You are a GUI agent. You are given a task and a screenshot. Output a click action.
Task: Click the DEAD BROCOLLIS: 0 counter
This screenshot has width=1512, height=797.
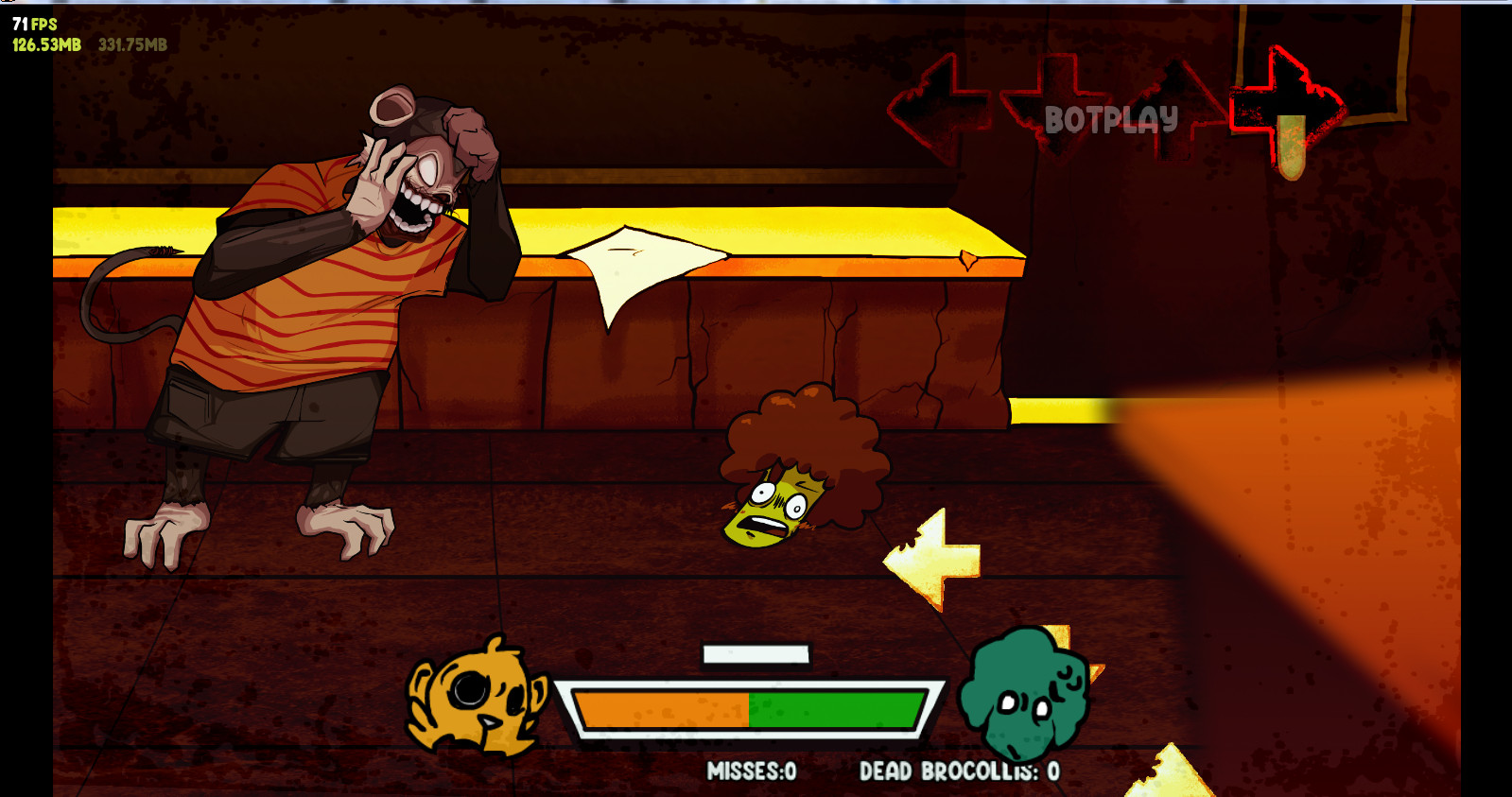click(955, 771)
